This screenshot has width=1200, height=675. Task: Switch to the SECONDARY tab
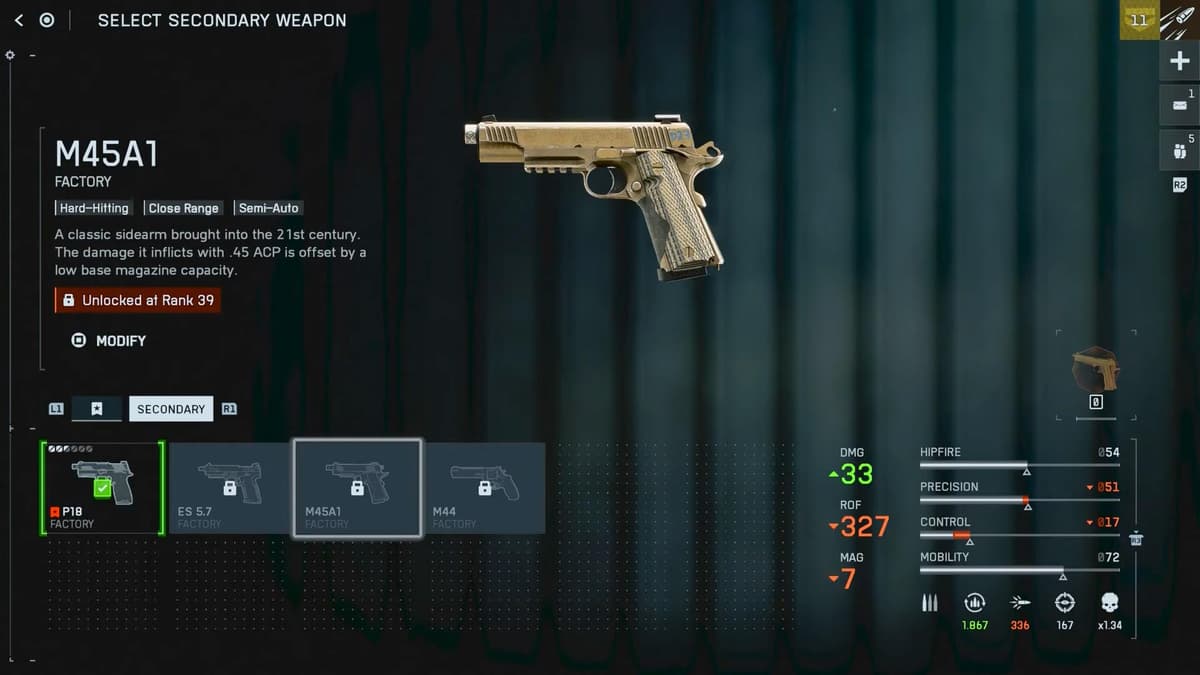pyautogui.click(x=171, y=409)
